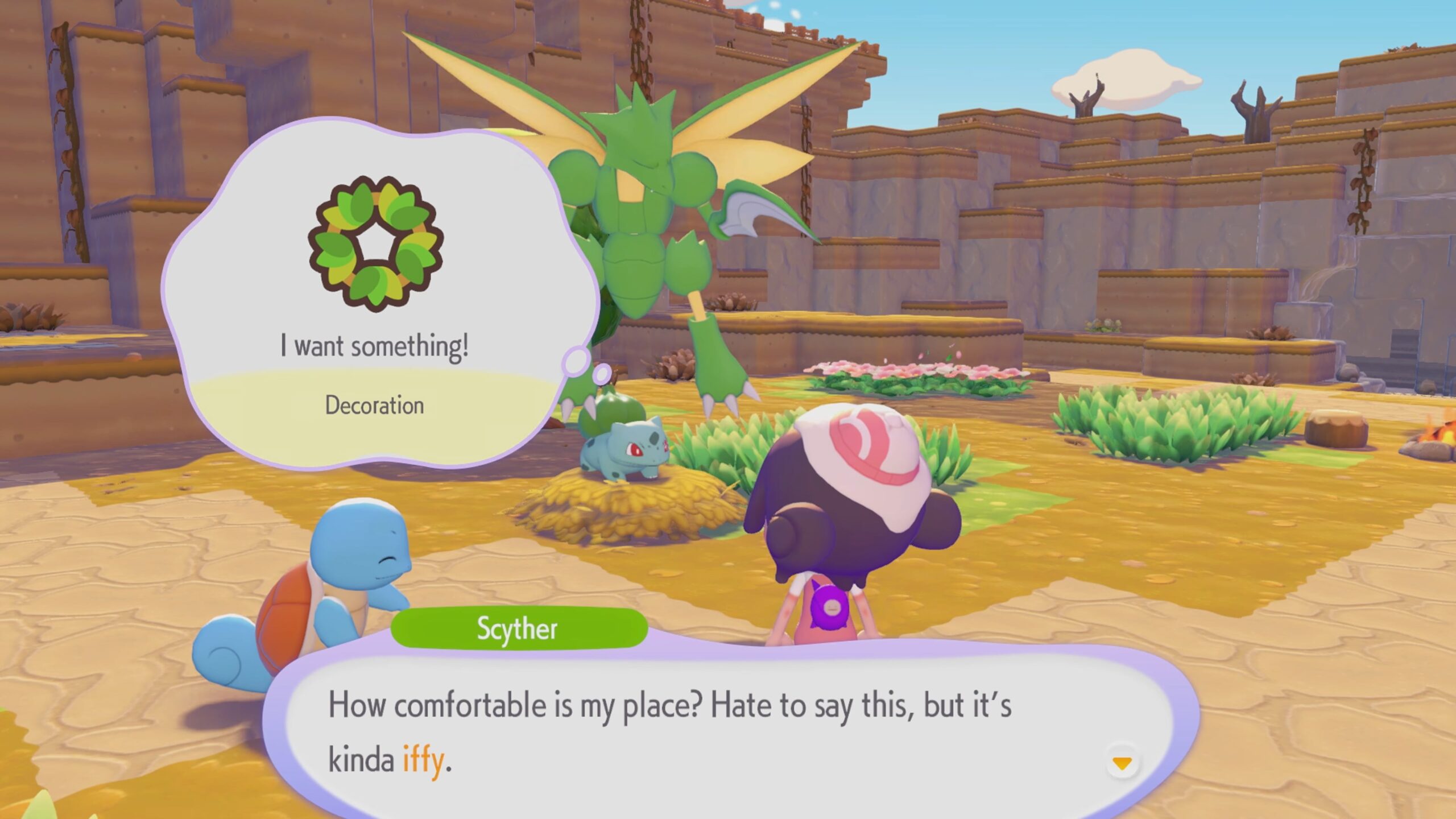Click the leaf wreath Decoration icon
The height and width of the screenshot is (819, 1456).
click(375, 245)
